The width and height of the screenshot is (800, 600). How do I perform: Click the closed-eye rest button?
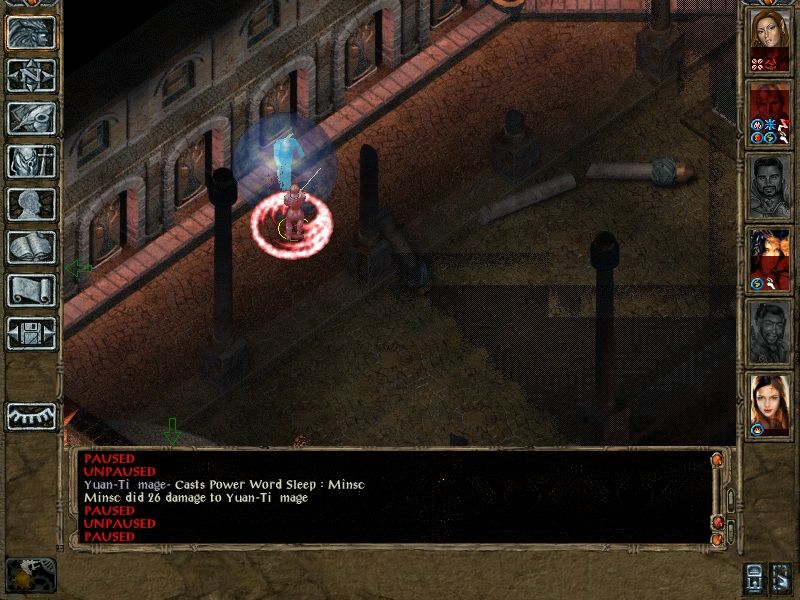[31, 415]
